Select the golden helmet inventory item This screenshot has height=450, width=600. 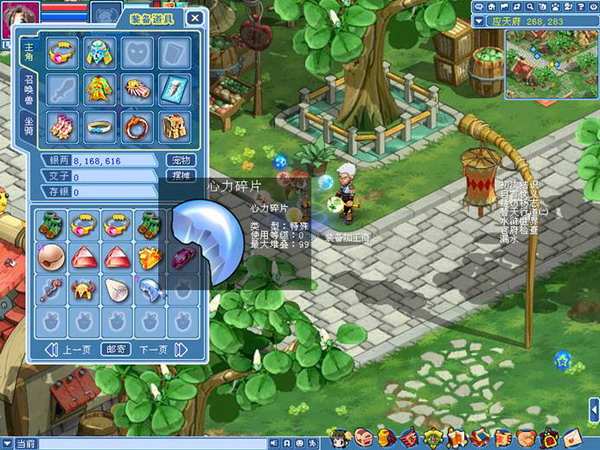click(83, 291)
